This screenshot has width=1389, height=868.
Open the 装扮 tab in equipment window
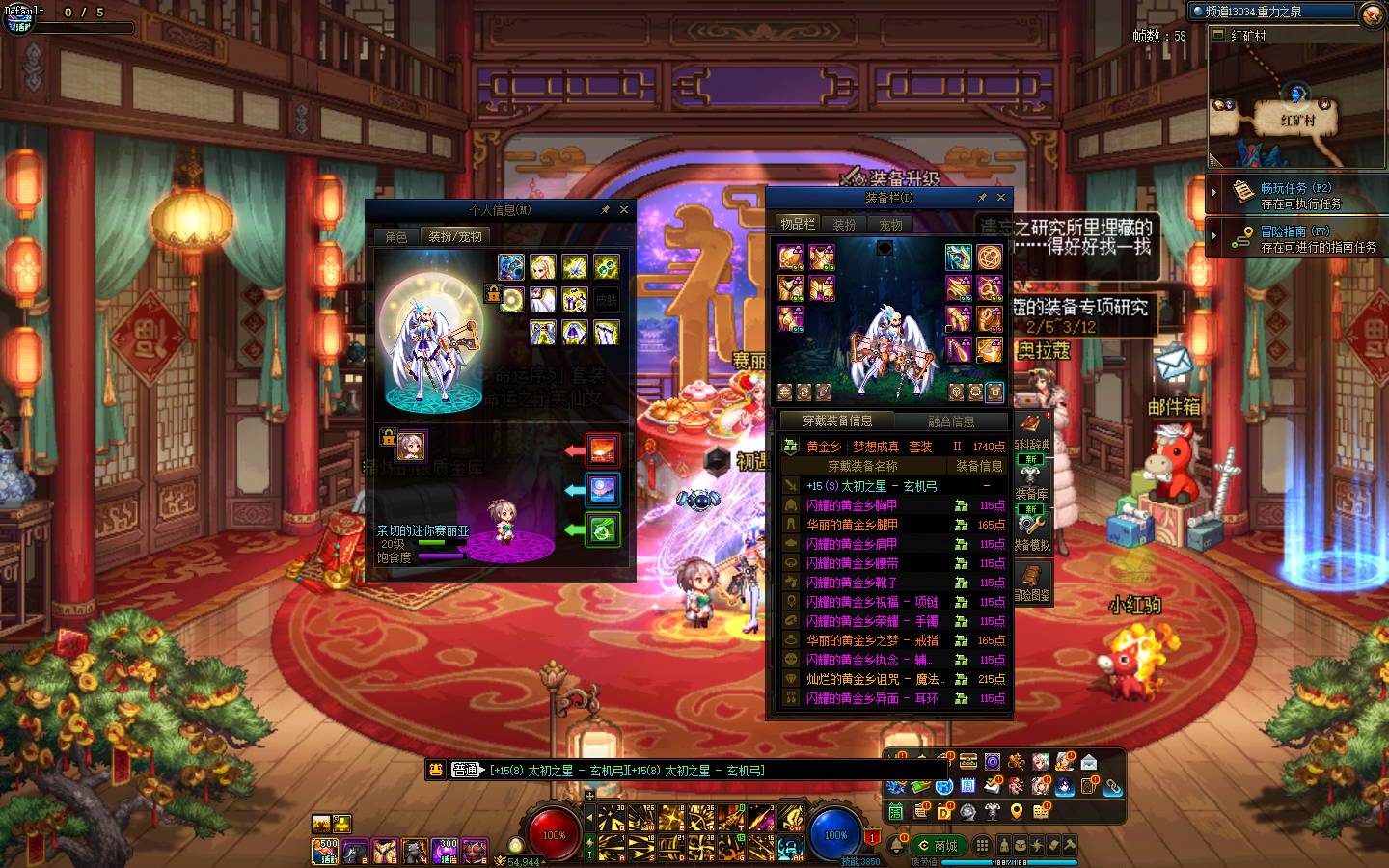click(844, 225)
